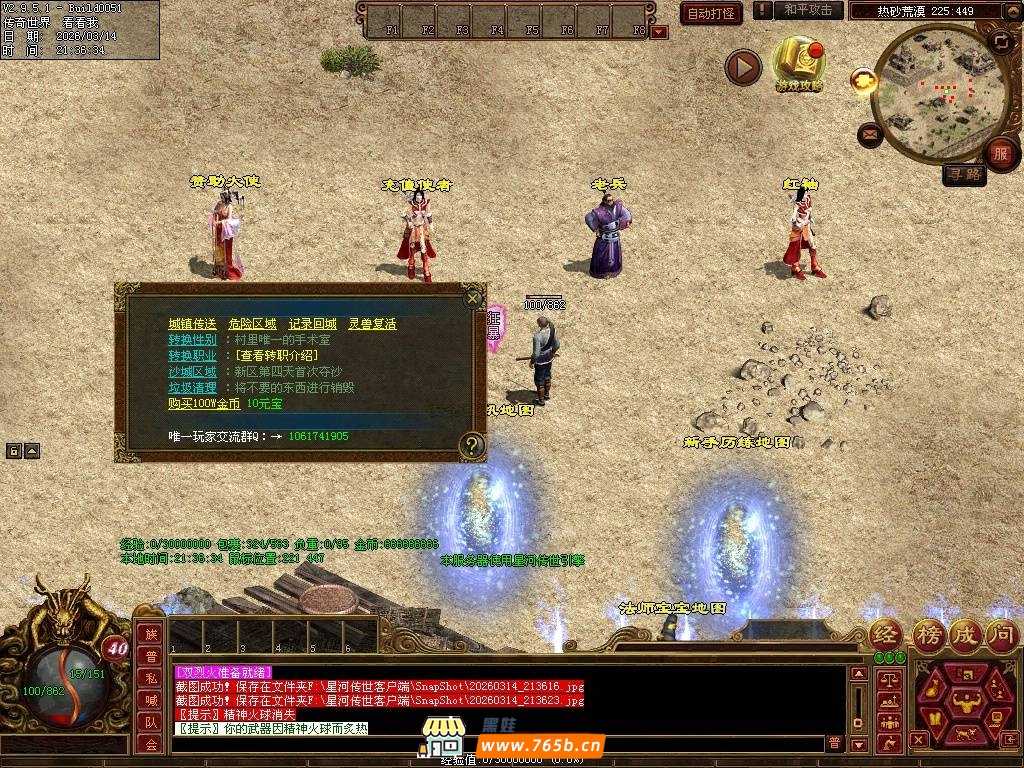The width and height of the screenshot is (1024, 768).
Task: Open the mail envelope icon
Action: pos(870,133)
